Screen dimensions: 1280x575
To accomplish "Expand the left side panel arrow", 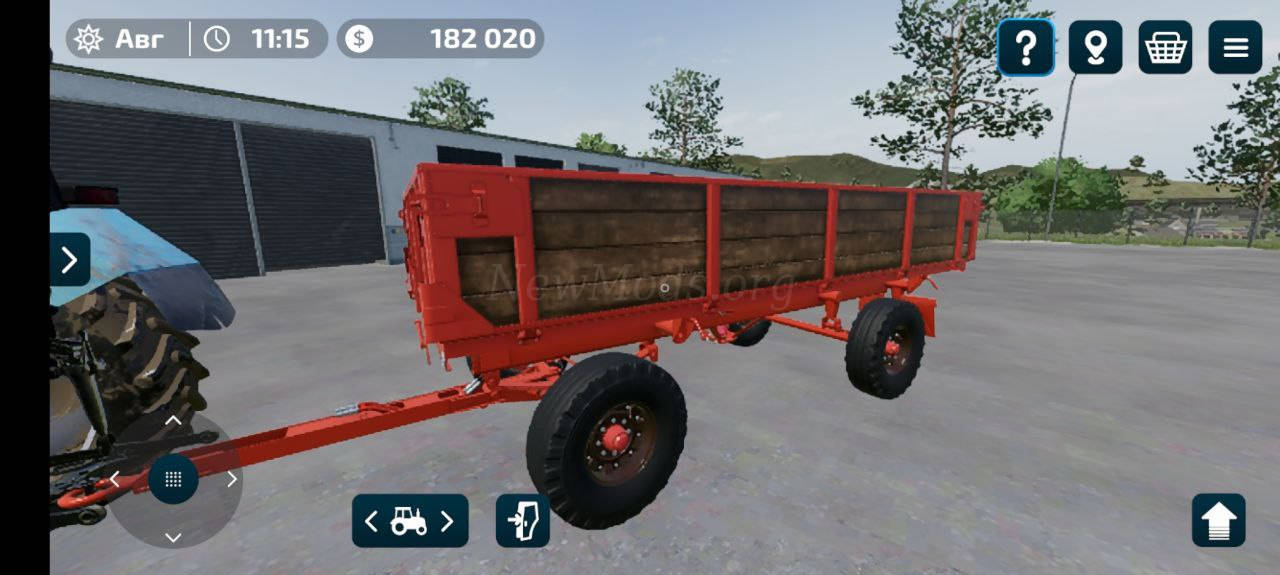I will tap(69, 260).
